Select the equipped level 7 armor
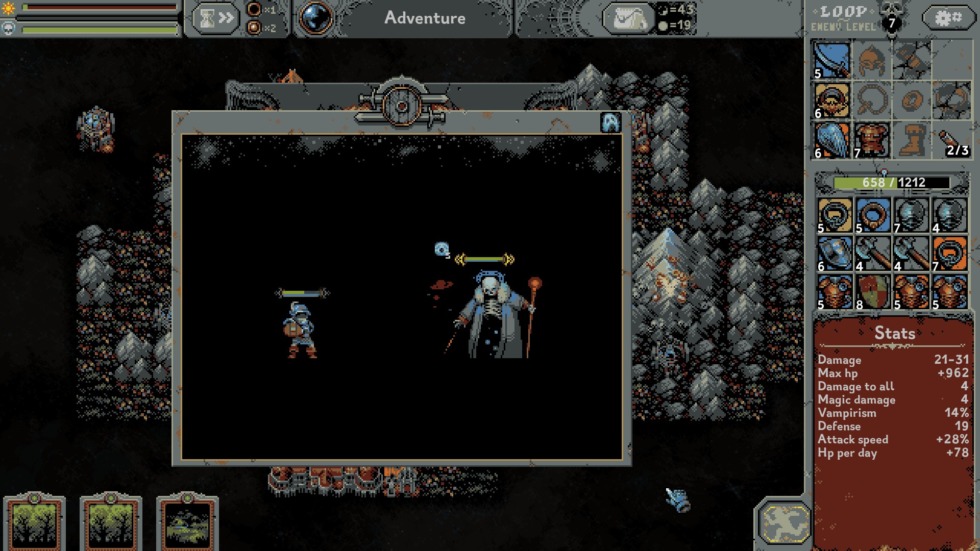980x551 pixels. [x=871, y=140]
